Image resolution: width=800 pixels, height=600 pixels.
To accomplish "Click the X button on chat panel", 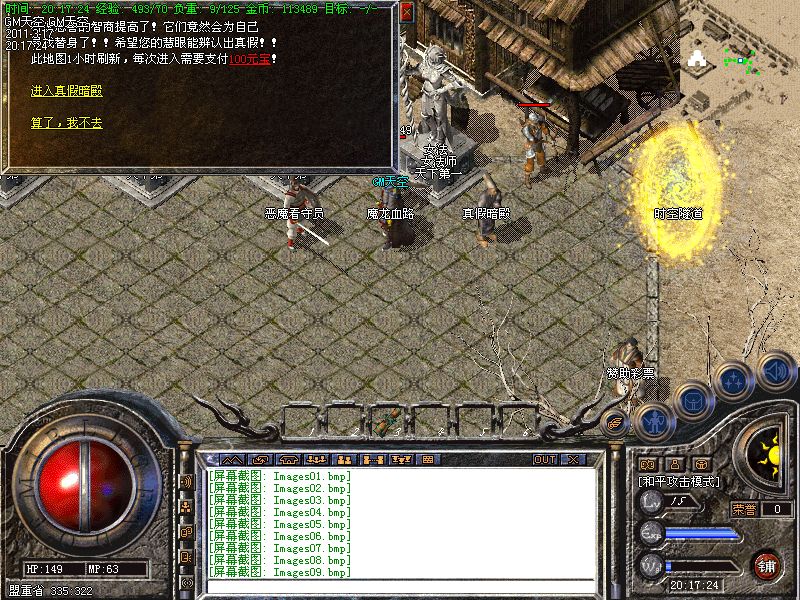I will click(x=573, y=460).
